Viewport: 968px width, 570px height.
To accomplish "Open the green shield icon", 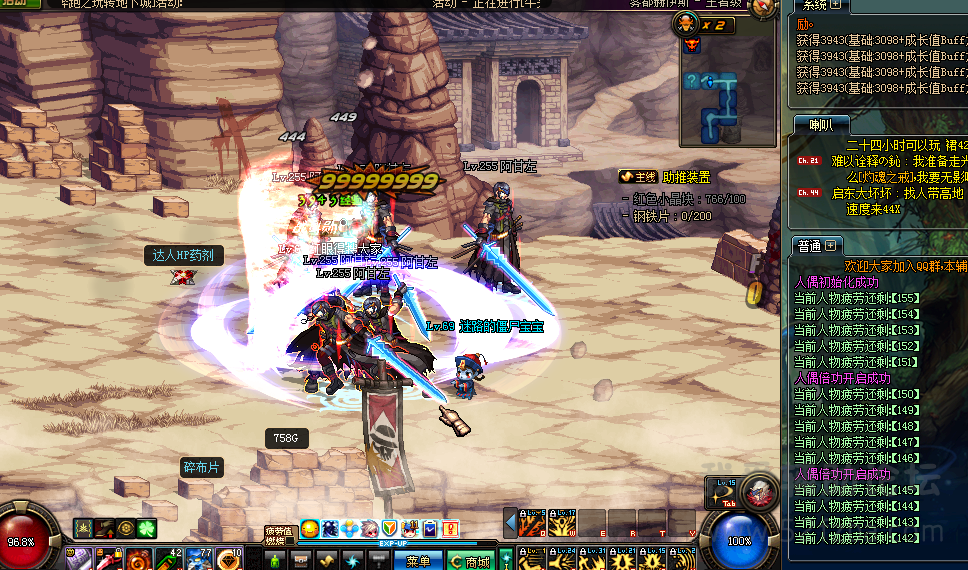I will (x=389, y=528).
